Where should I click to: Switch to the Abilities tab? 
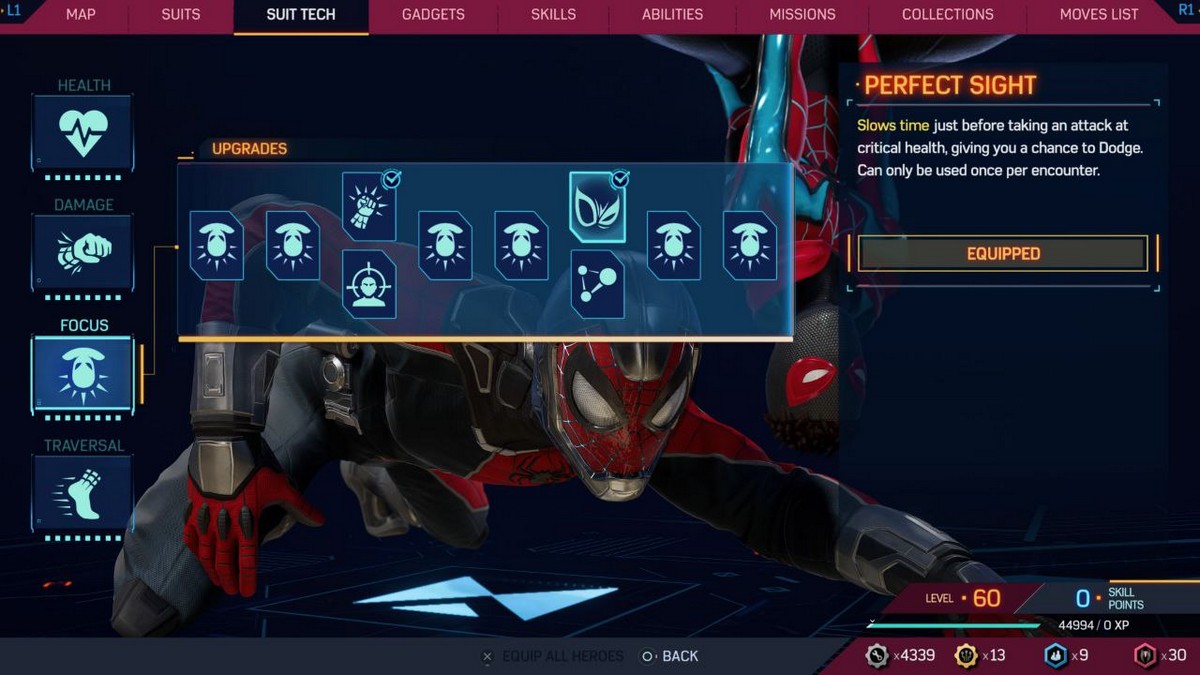pyautogui.click(x=672, y=15)
